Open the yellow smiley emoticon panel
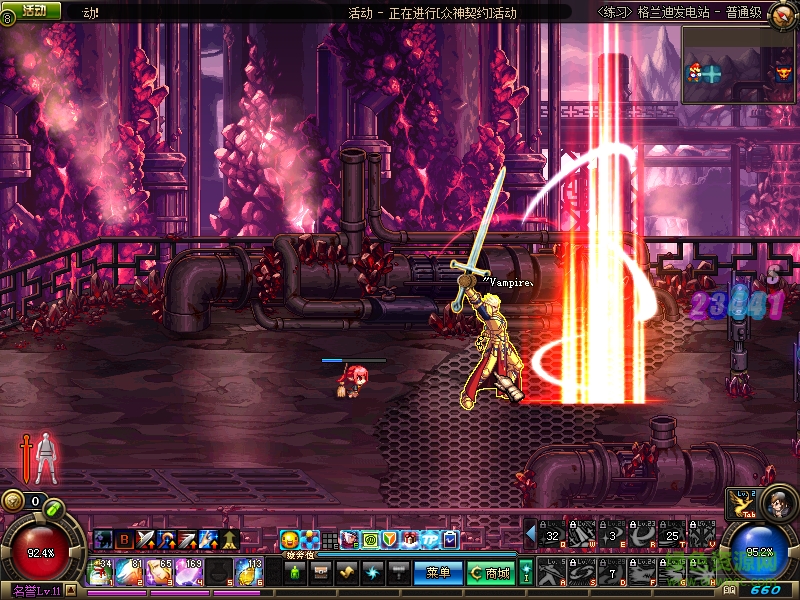The width and height of the screenshot is (800, 600). 289,540
